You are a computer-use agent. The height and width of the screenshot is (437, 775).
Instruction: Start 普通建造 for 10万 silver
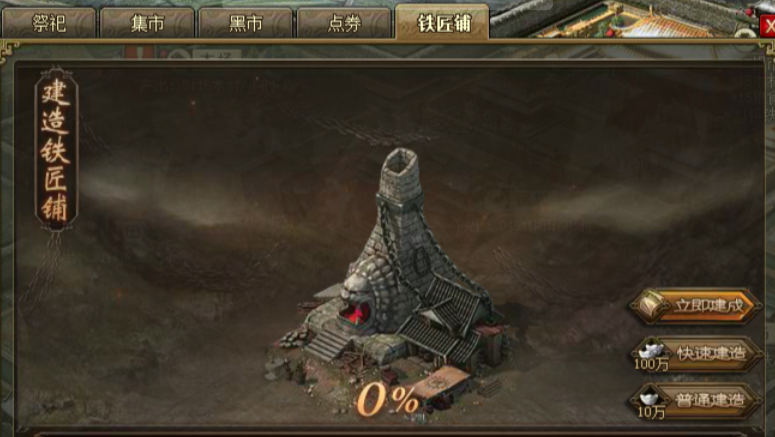[696, 400]
